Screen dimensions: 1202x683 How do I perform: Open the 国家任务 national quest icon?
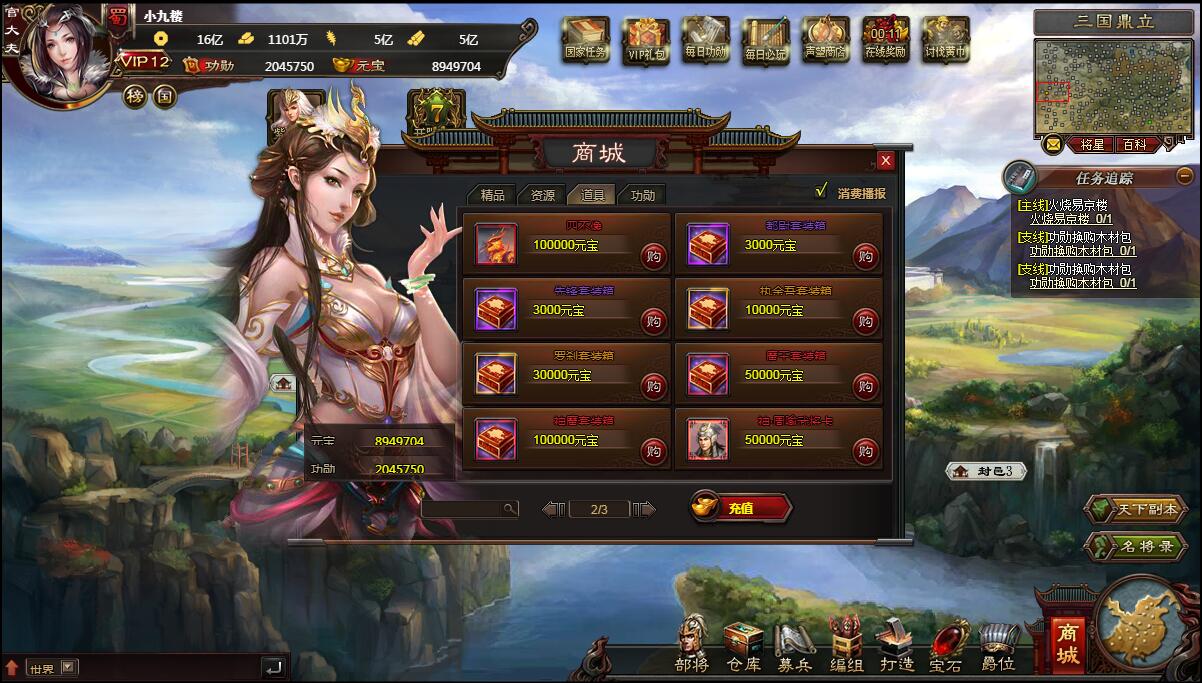(x=586, y=40)
